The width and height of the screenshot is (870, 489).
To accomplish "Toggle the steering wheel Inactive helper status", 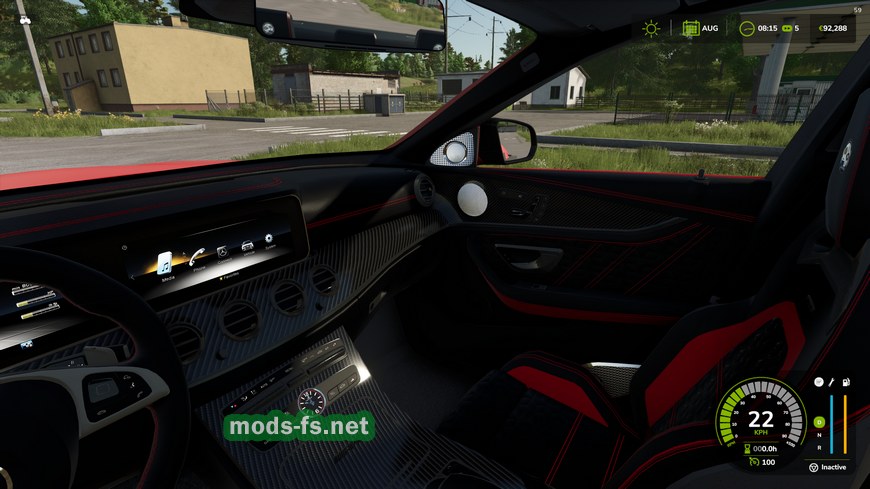I will [x=813, y=467].
